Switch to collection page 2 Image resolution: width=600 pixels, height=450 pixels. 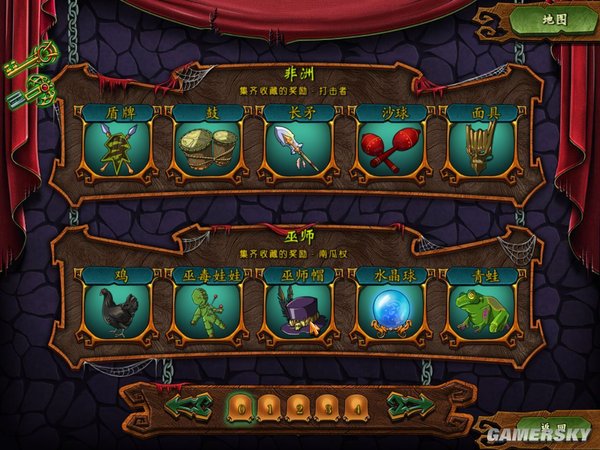pyautogui.click(x=298, y=406)
